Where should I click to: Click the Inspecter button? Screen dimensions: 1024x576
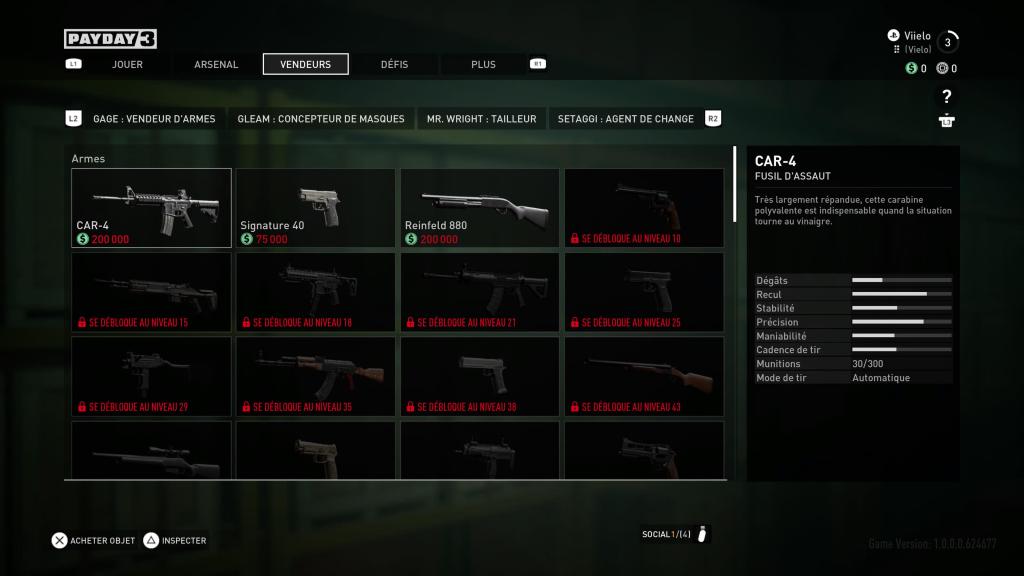175,540
